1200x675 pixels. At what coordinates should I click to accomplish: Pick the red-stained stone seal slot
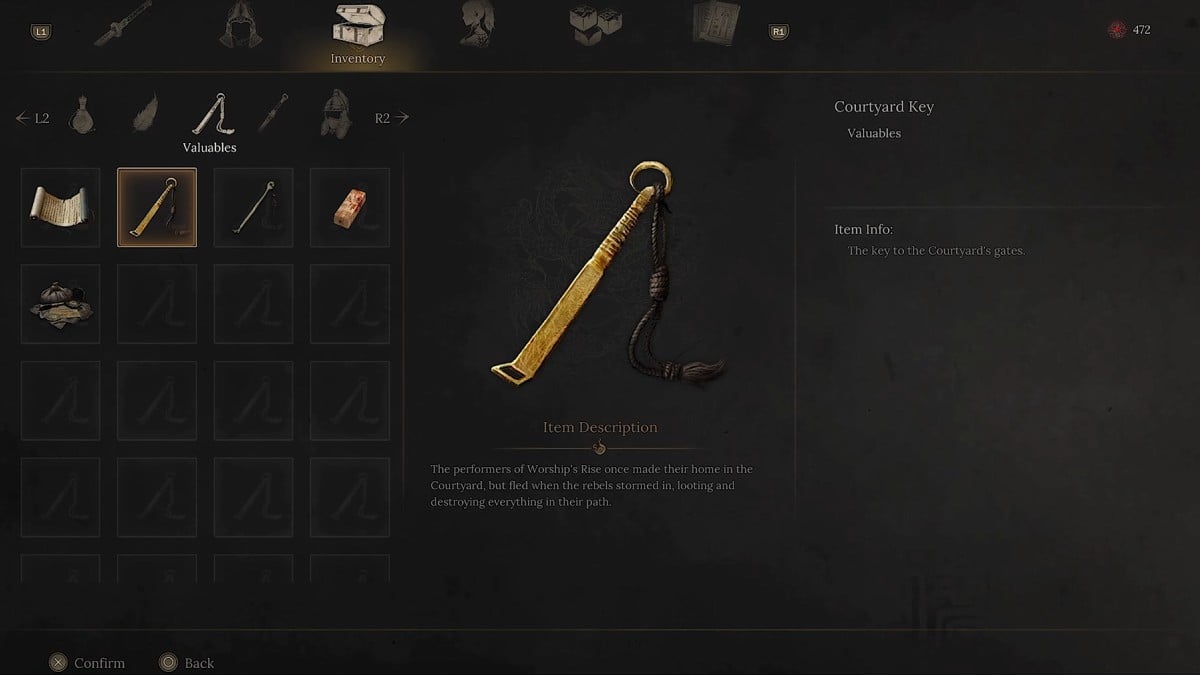point(349,207)
